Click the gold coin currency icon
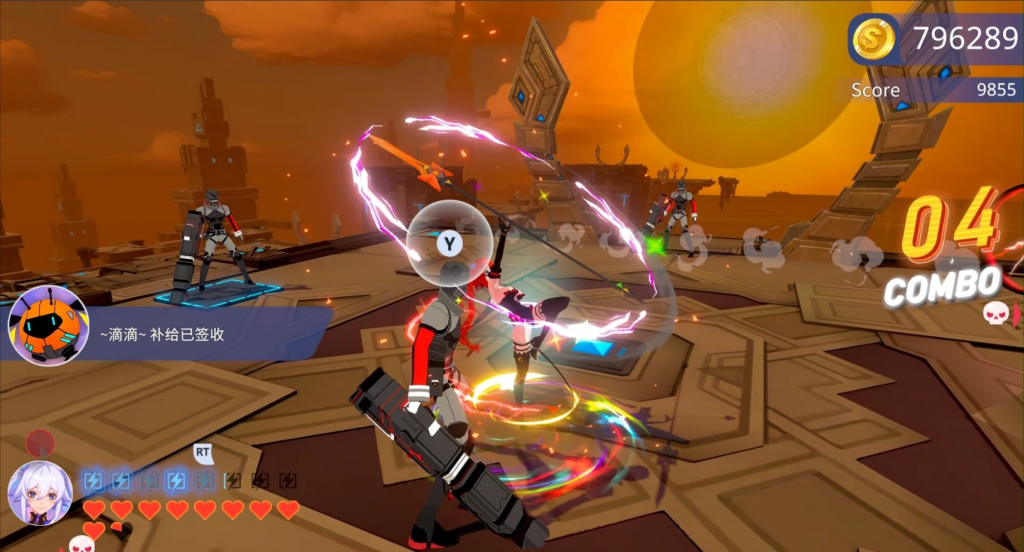Image resolution: width=1024 pixels, height=552 pixels. [x=874, y=39]
